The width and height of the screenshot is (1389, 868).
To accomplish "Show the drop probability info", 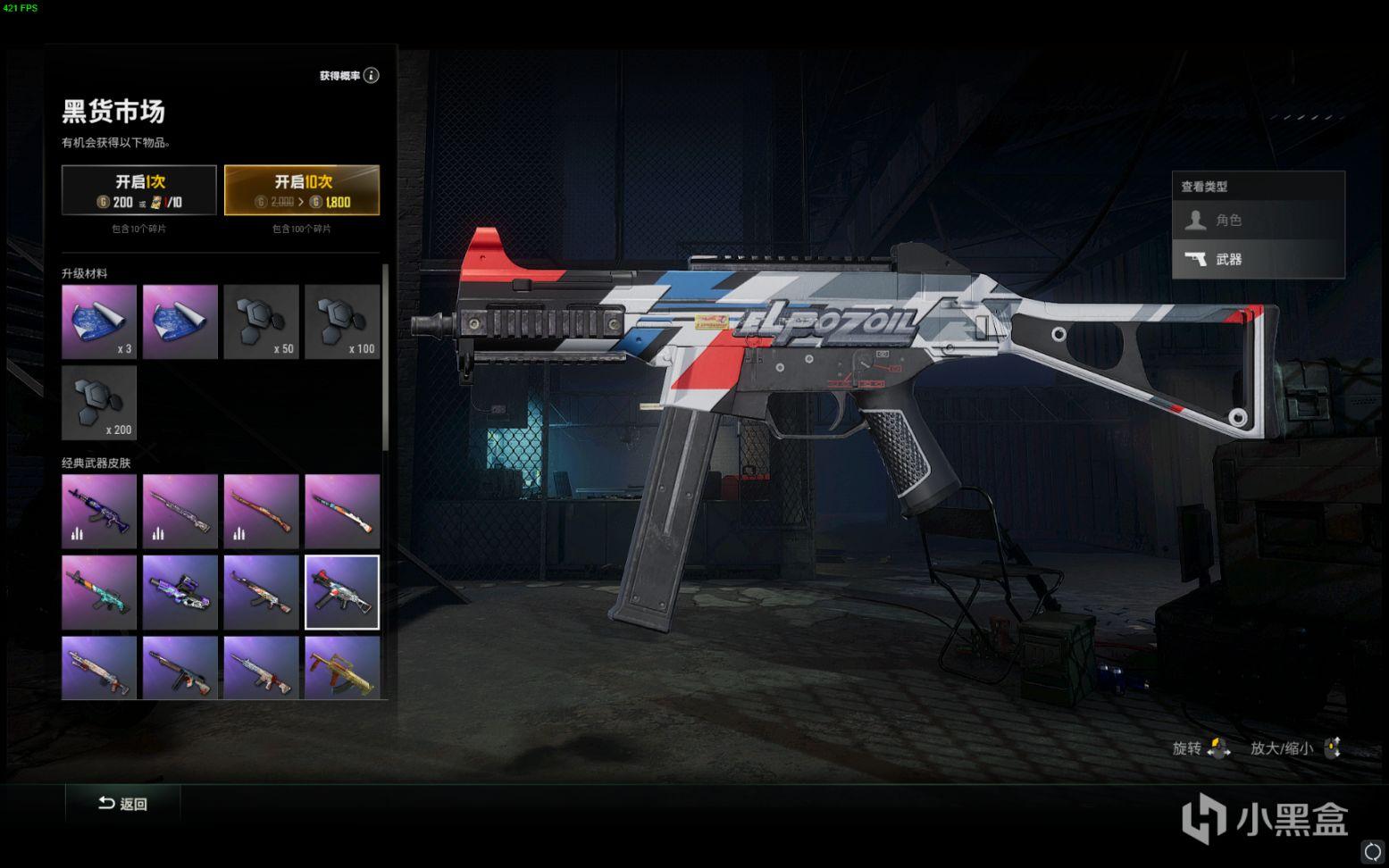I will pos(372,76).
